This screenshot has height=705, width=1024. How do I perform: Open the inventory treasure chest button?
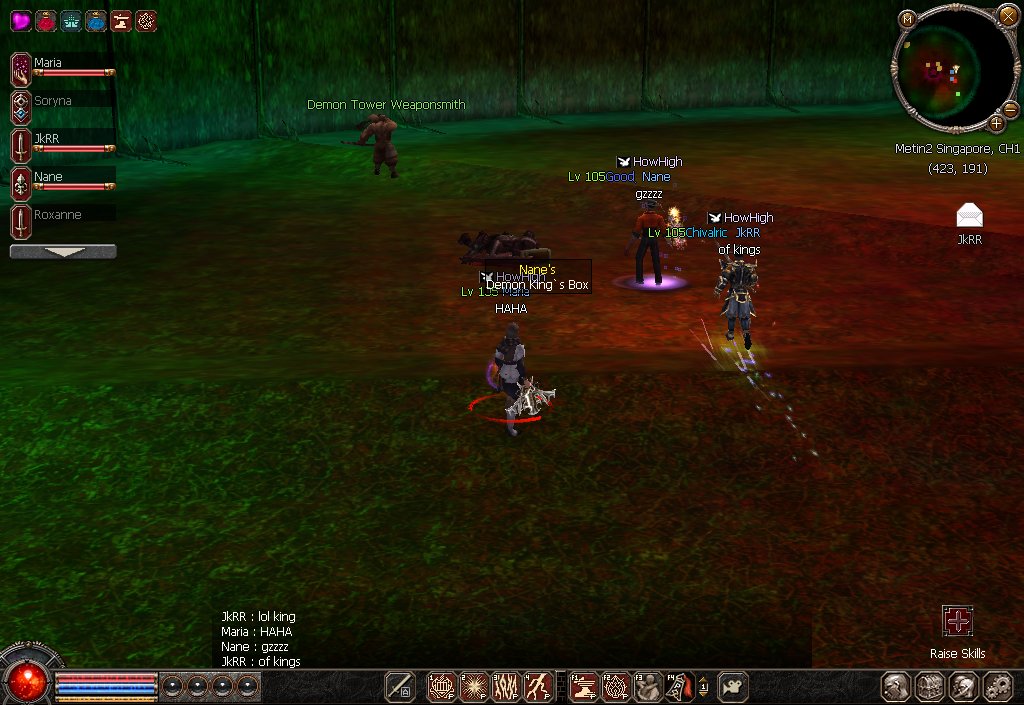click(931, 686)
